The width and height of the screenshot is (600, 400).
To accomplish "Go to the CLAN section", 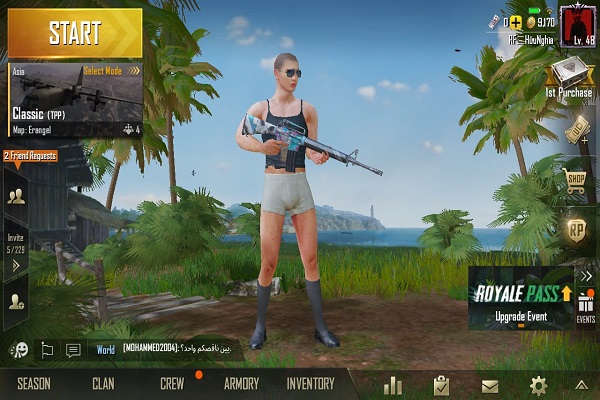I will [x=103, y=384].
